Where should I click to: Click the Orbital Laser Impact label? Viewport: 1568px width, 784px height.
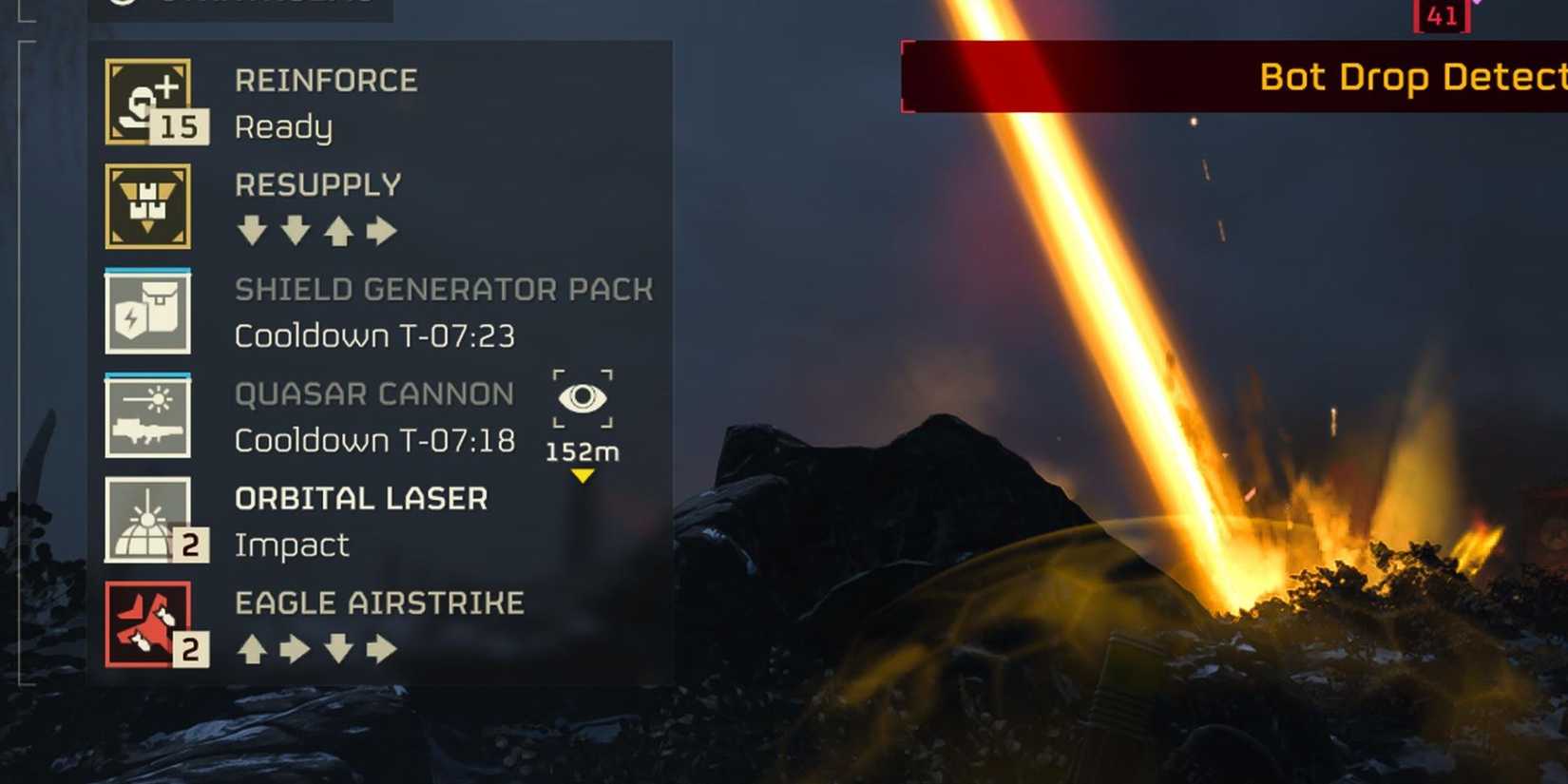[x=291, y=544]
